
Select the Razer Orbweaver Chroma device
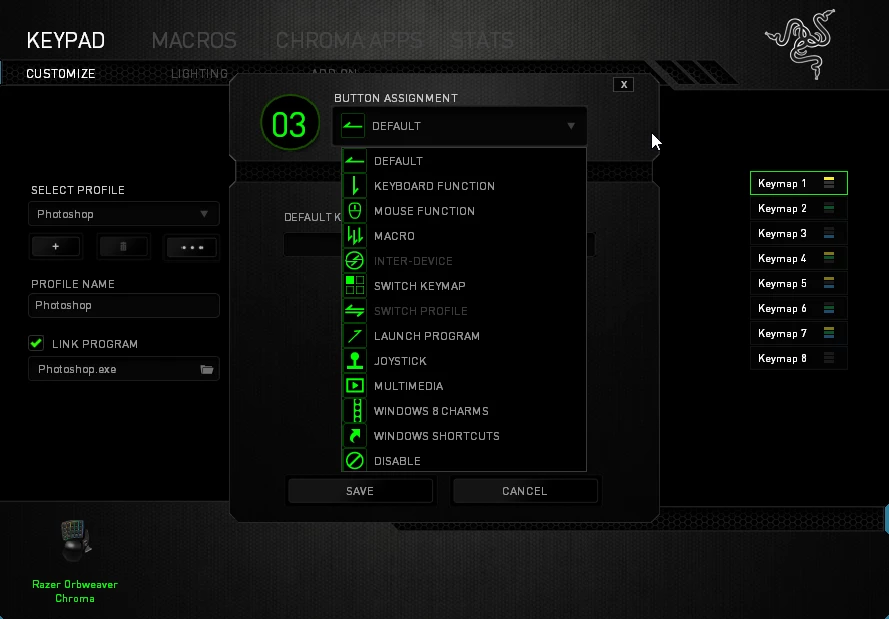(x=75, y=545)
